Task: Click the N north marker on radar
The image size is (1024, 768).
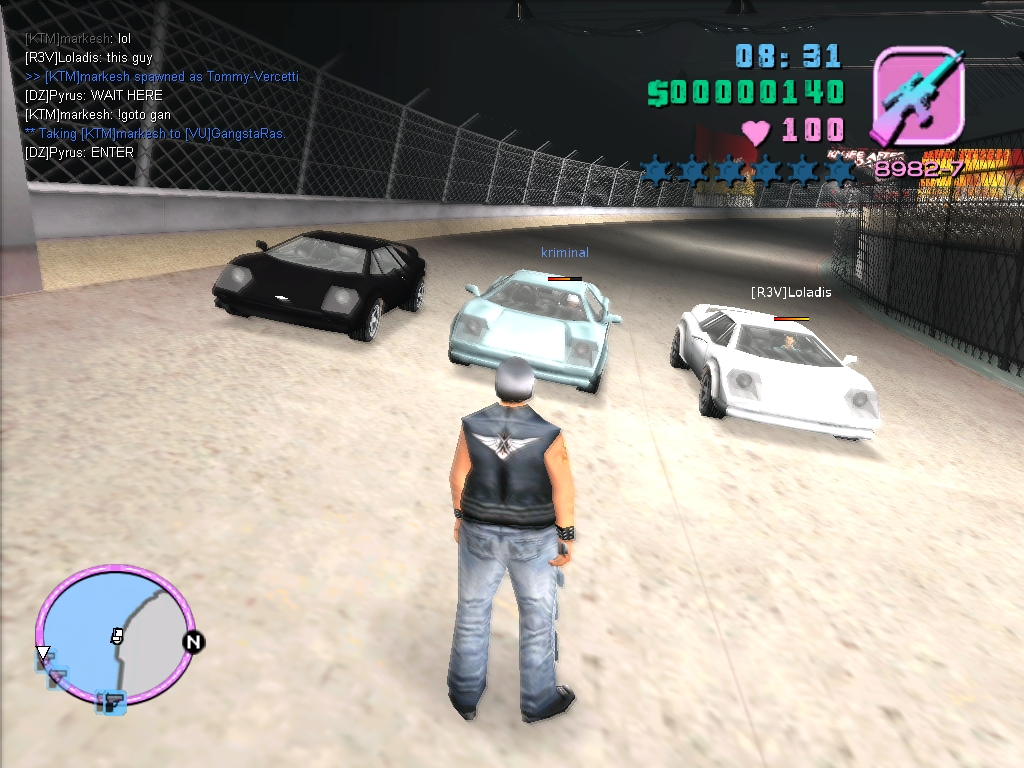Action: (x=193, y=642)
